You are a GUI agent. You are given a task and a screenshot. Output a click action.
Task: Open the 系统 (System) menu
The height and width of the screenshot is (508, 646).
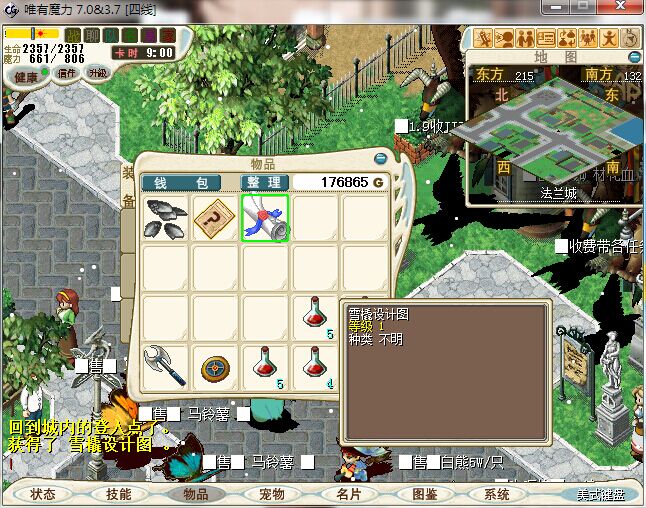coord(498,494)
